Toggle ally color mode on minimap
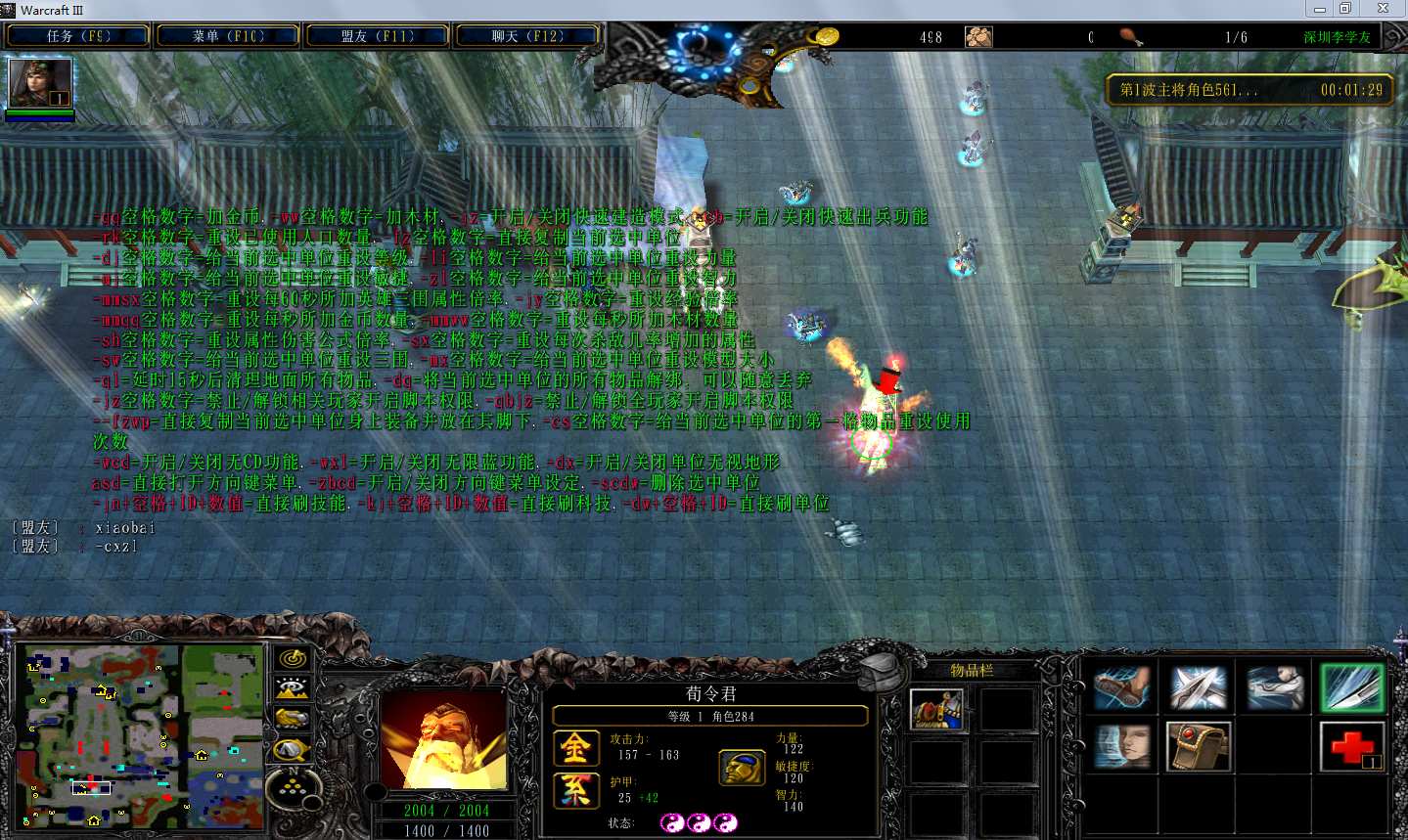Image resolution: width=1408 pixels, height=840 pixels. pos(292,719)
